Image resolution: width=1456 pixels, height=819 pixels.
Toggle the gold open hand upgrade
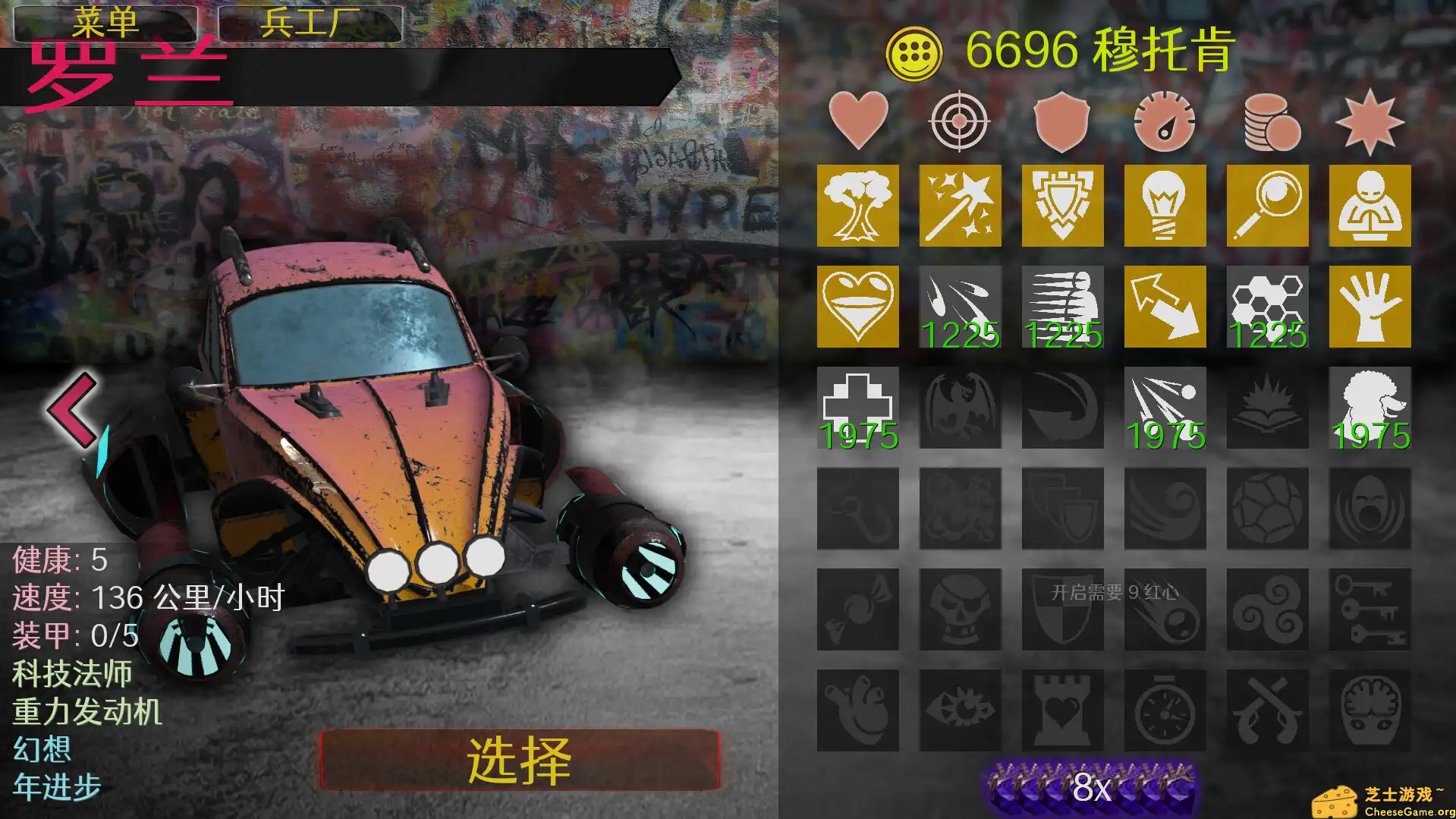click(1370, 307)
